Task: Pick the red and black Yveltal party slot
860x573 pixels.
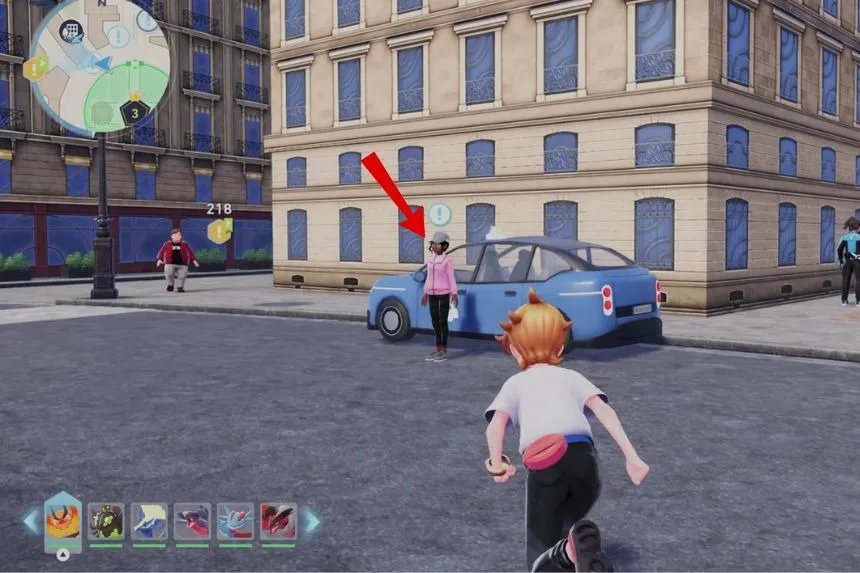Action: (x=278, y=521)
